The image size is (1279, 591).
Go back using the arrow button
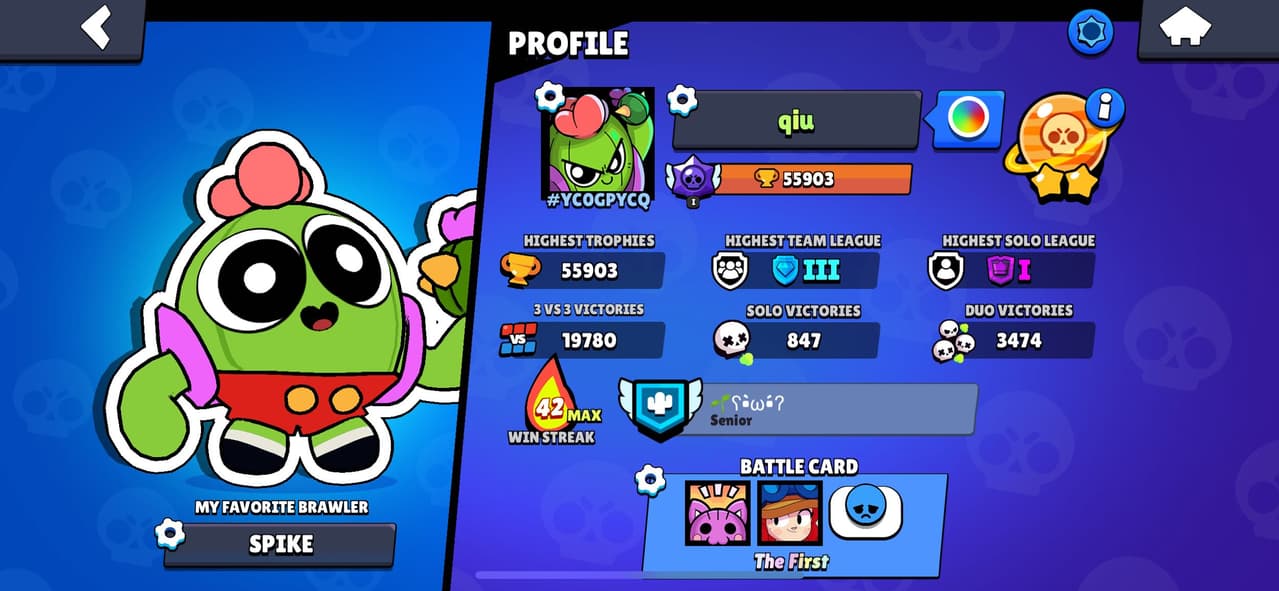[96, 28]
